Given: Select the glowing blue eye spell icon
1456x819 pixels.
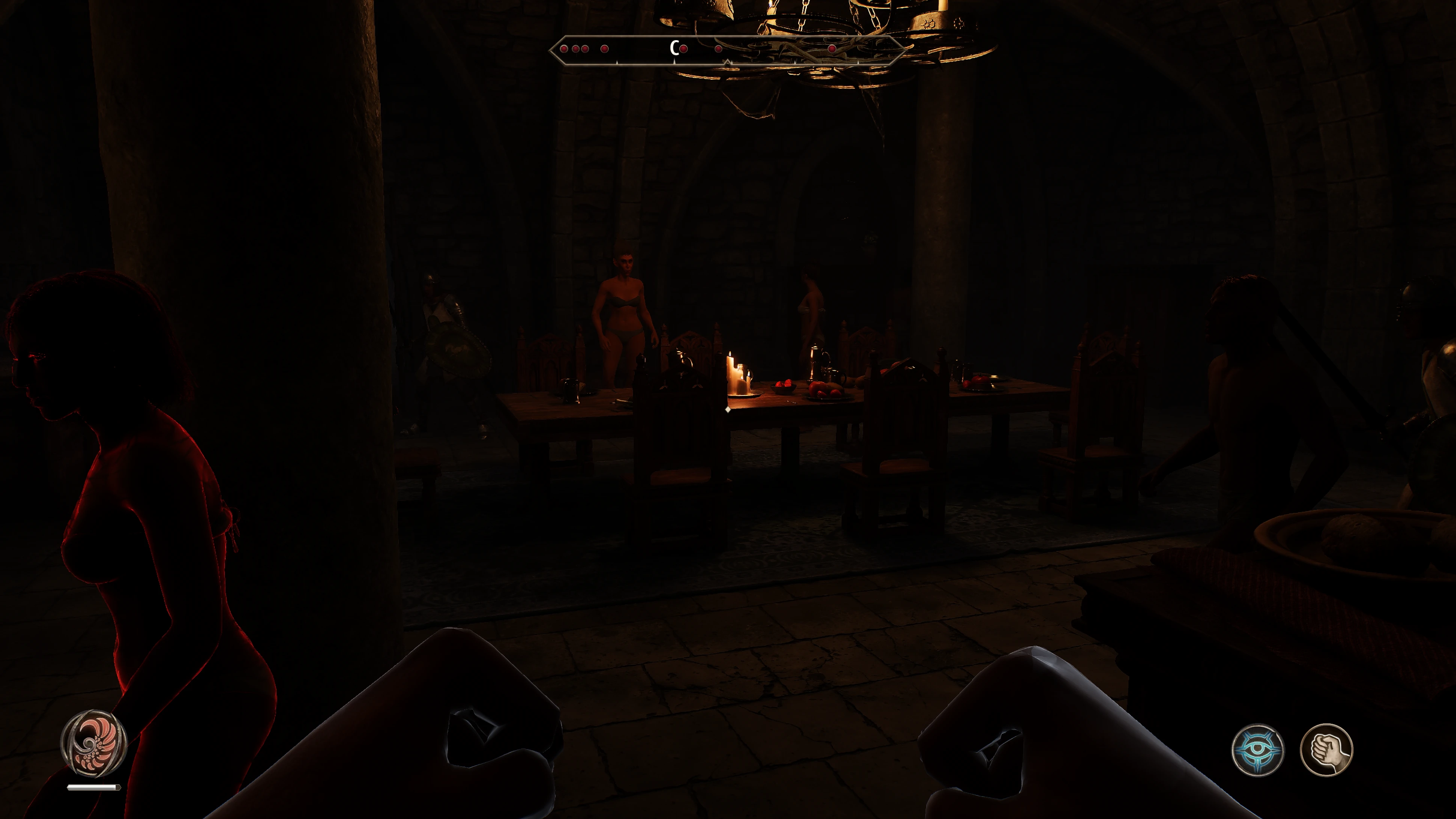Looking at the screenshot, I should (x=1257, y=750).
